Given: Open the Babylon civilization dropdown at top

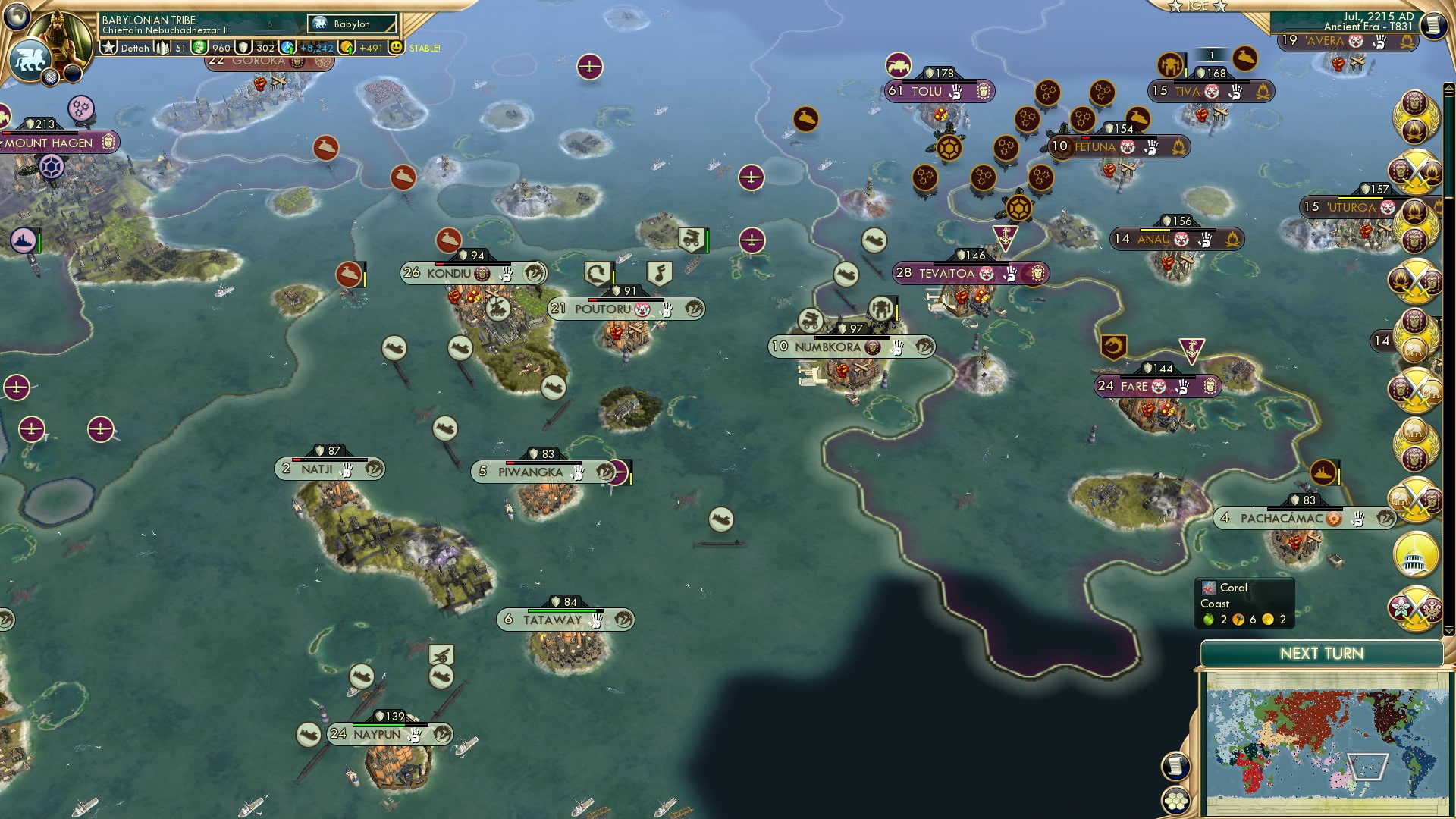Looking at the screenshot, I should click(x=351, y=24).
